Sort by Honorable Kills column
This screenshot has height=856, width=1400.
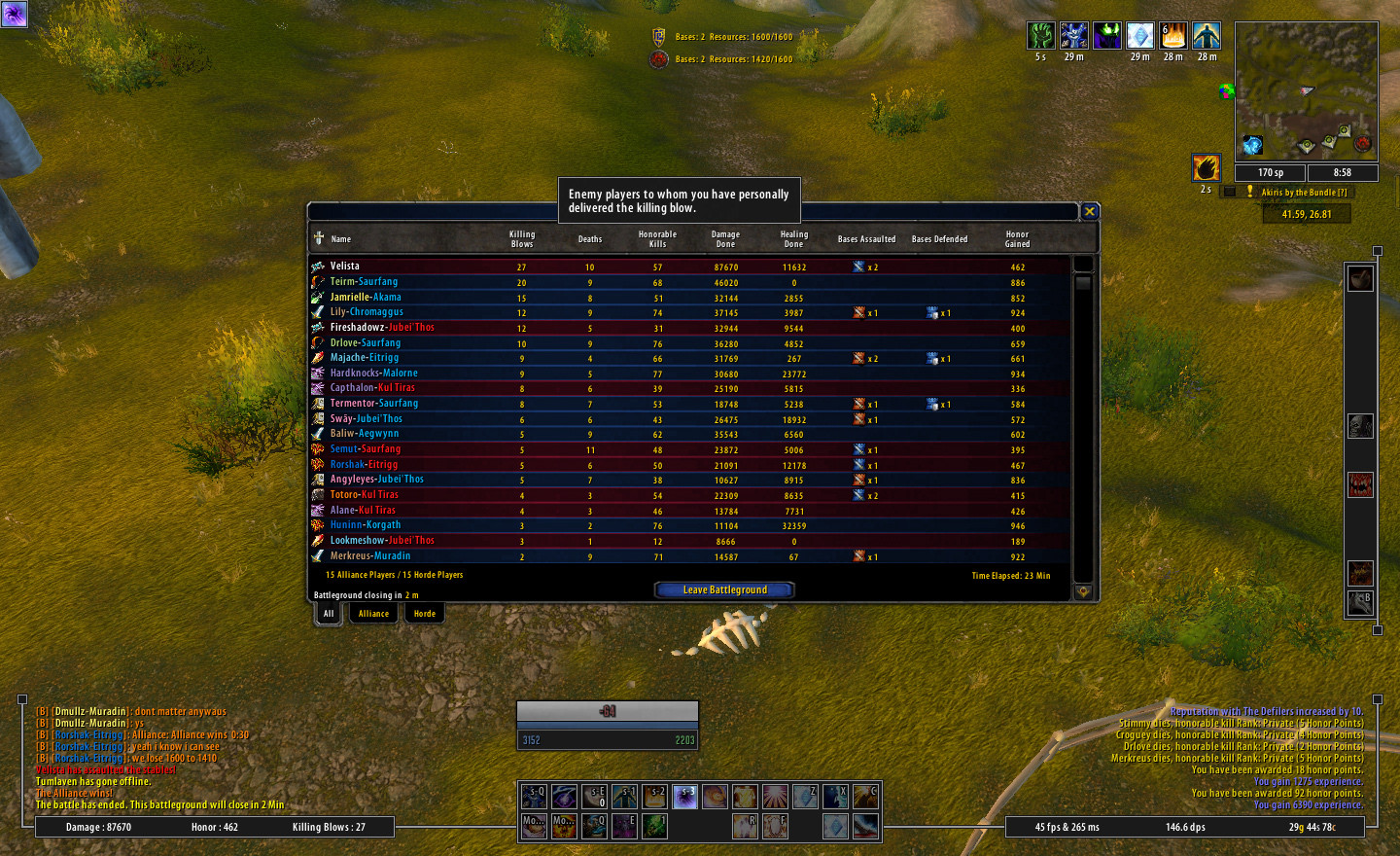pos(657,239)
